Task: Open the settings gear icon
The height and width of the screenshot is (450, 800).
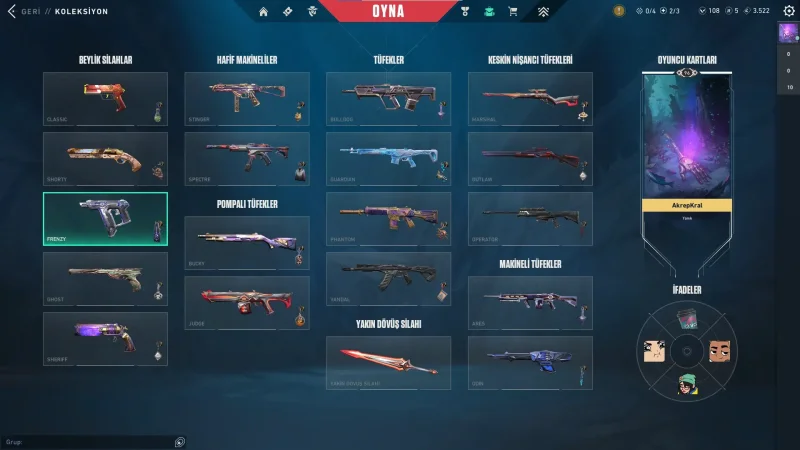Action: [788, 11]
